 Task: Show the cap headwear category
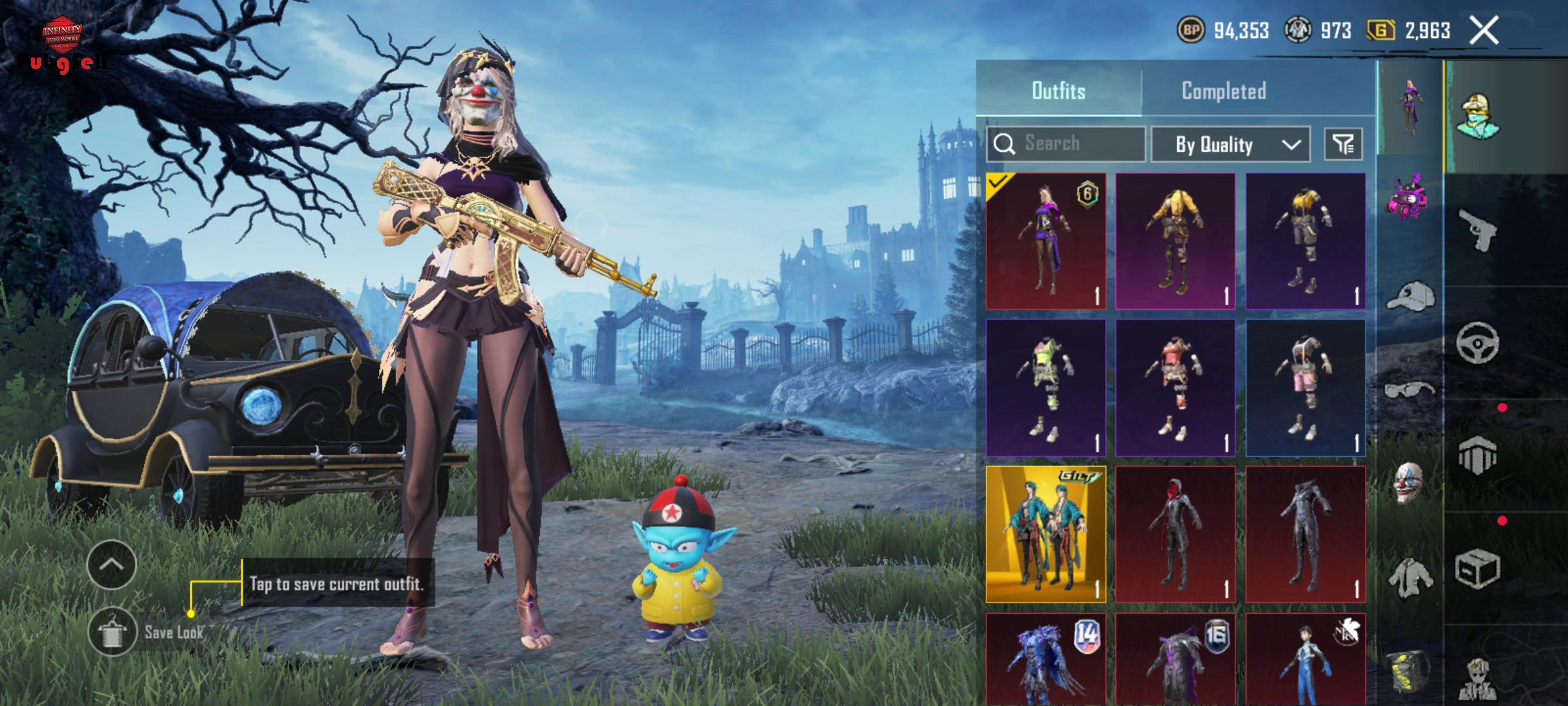[x=1410, y=297]
